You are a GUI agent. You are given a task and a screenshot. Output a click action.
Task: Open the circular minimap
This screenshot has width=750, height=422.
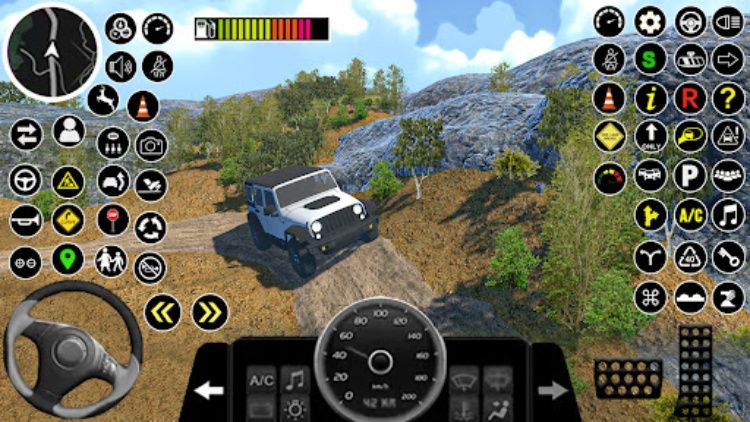coord(52,49)
